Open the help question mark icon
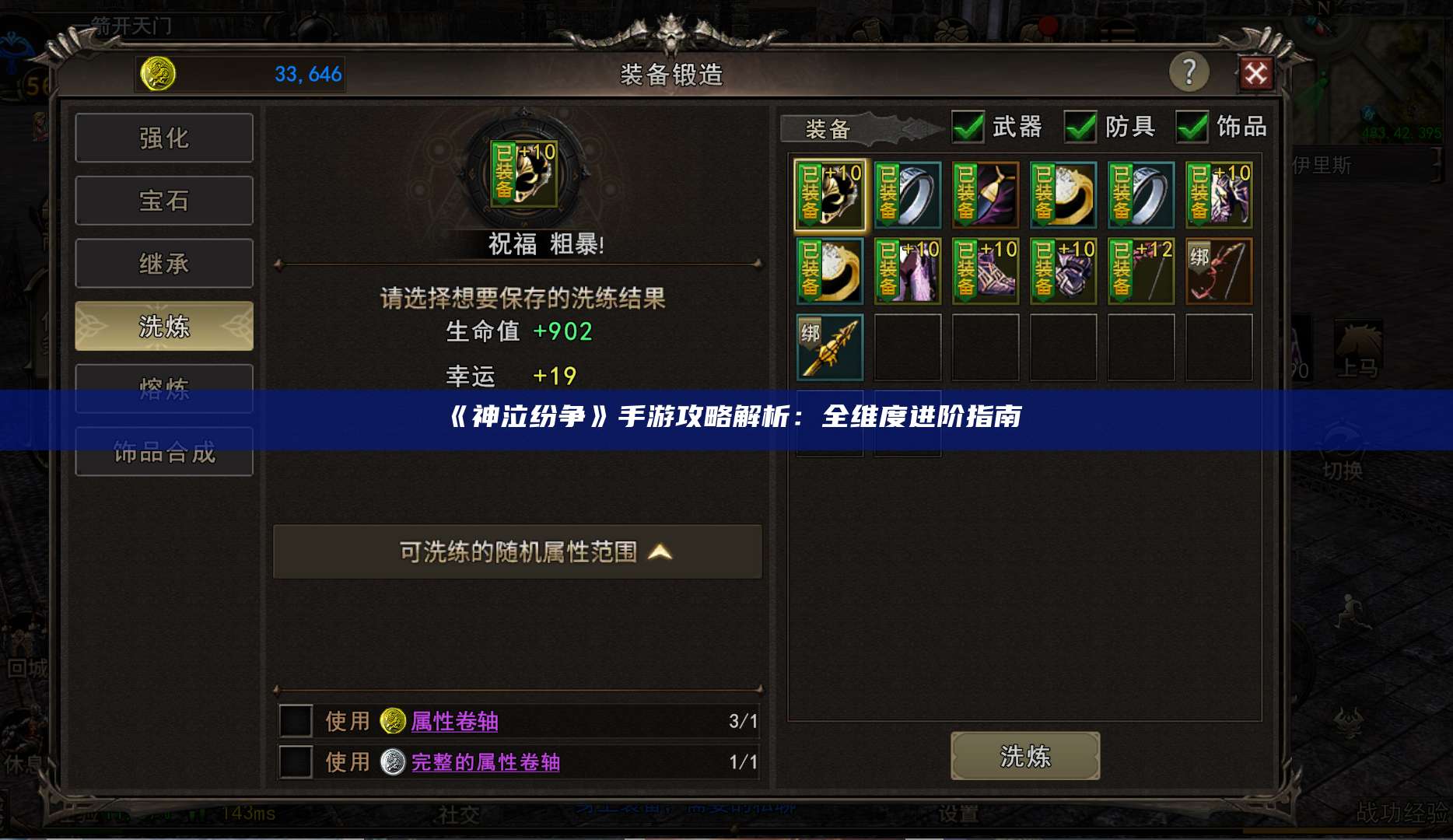1453x840 pixels. point(1189,71)
